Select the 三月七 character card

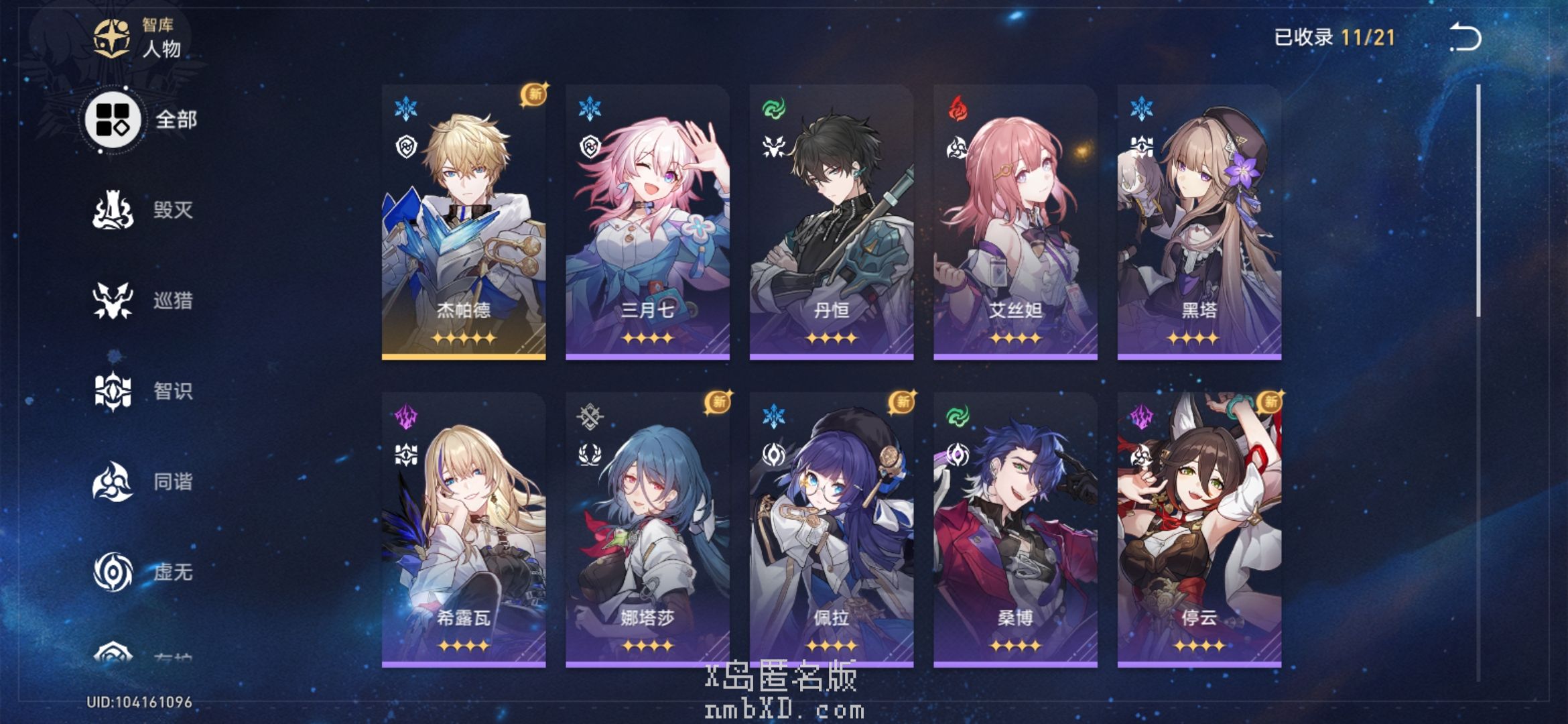647,223
